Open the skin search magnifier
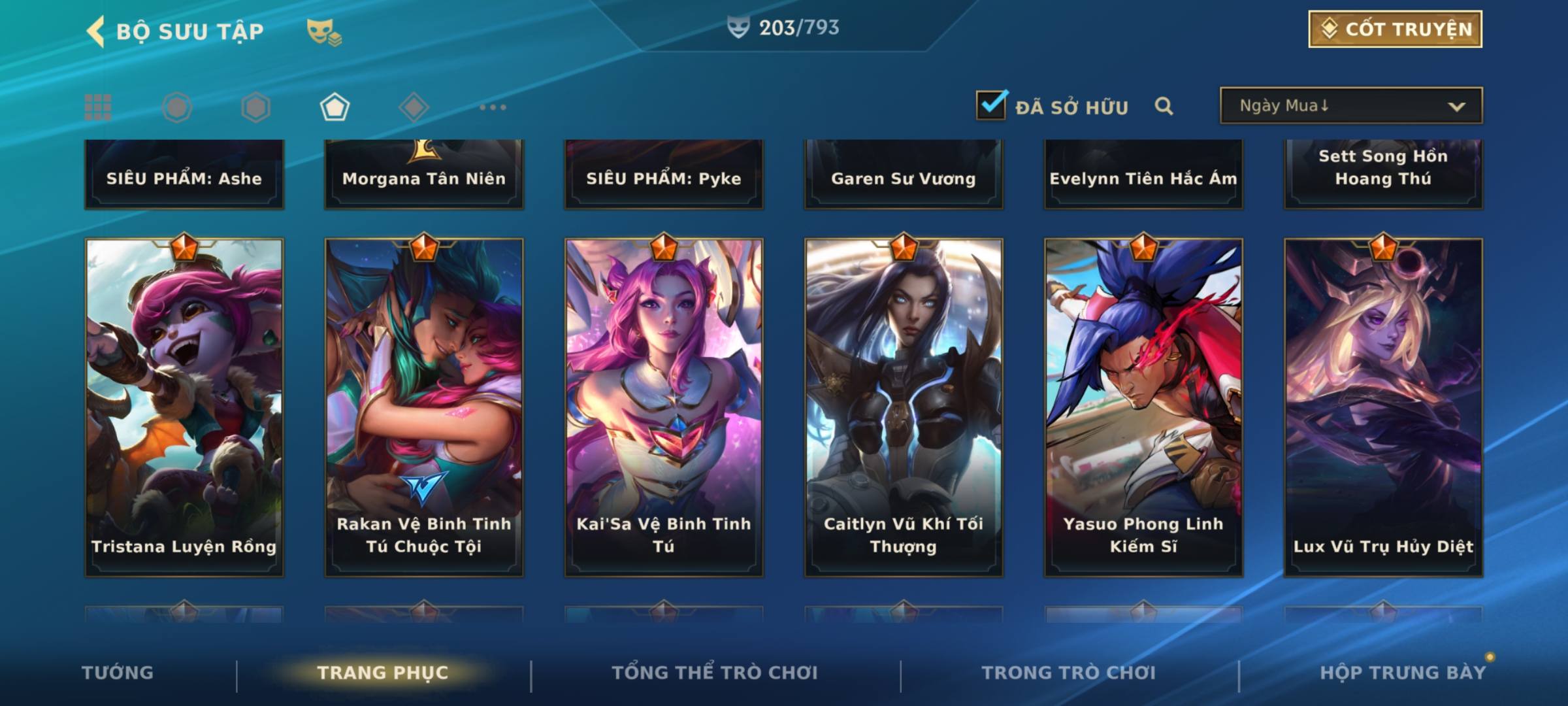The width and height of the screenshot is (1568, 706). [1164, 106]
